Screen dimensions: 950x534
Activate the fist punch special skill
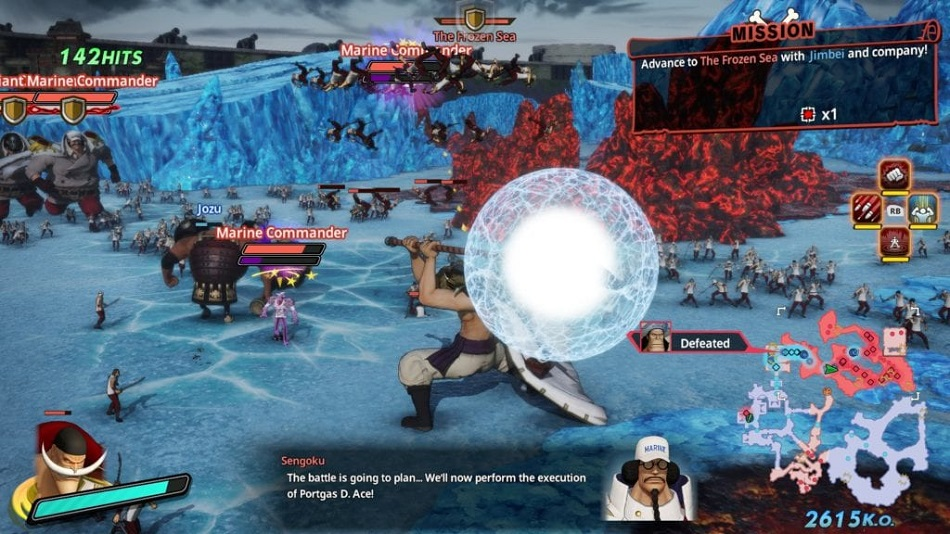pos(895,175)
